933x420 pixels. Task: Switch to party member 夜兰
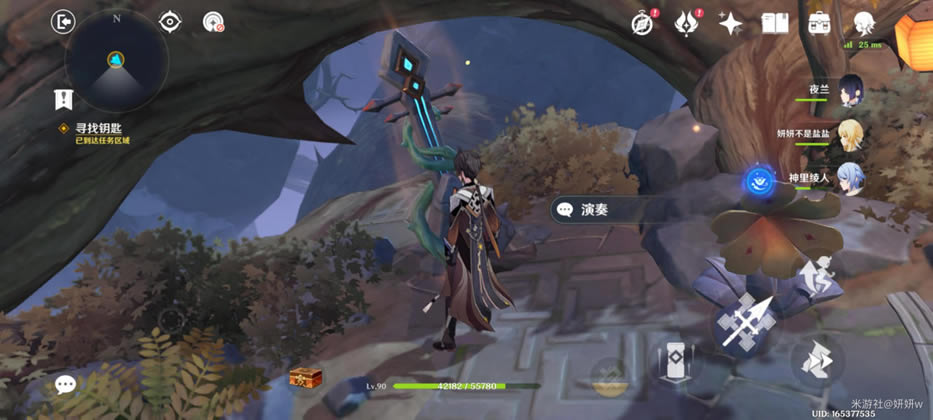click(x=850, y=88)
